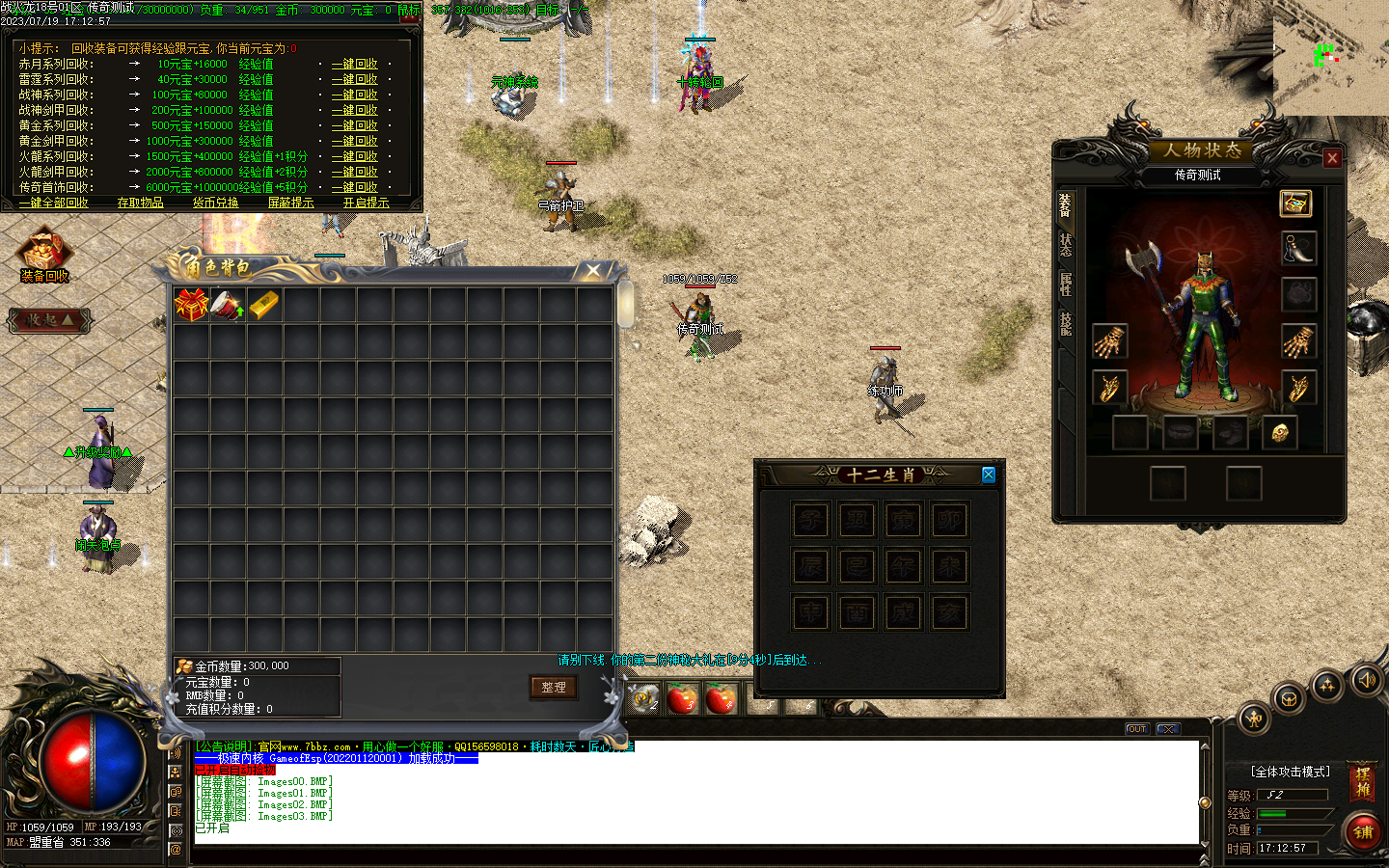Click the 经验 experience progress bar

coord(1293,813)
